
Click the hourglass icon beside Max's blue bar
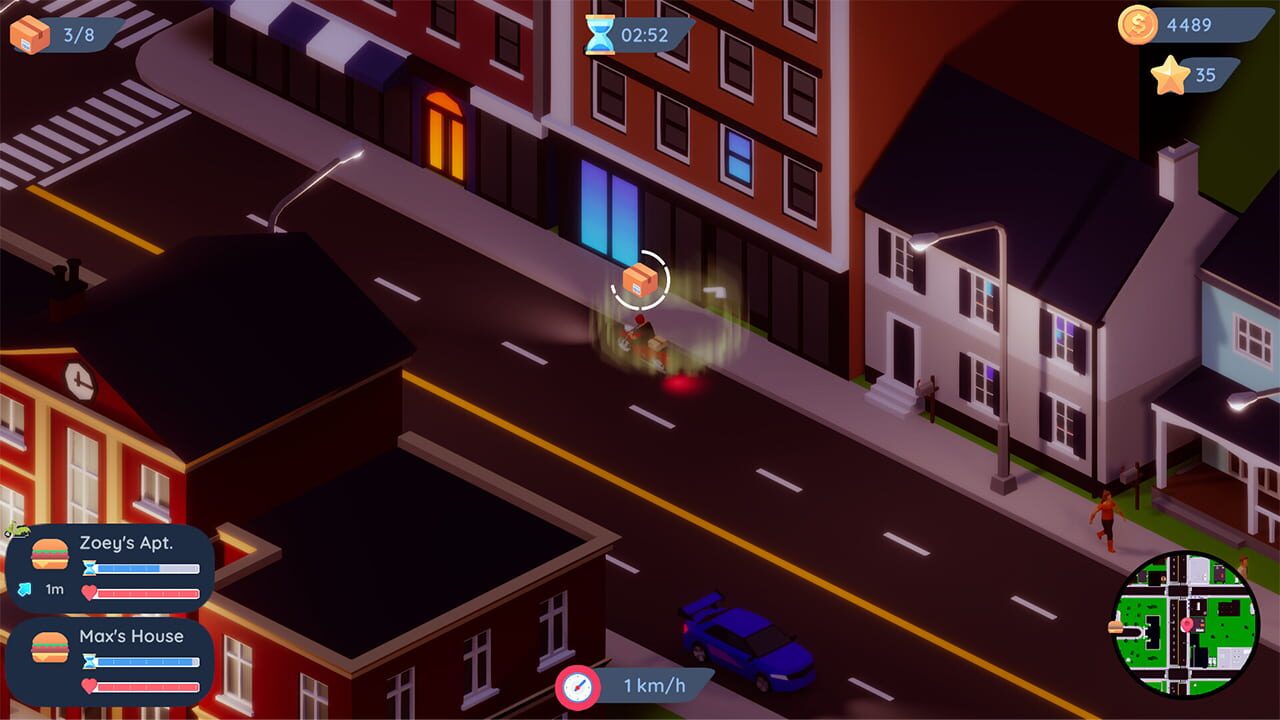(x=91, y=659)
